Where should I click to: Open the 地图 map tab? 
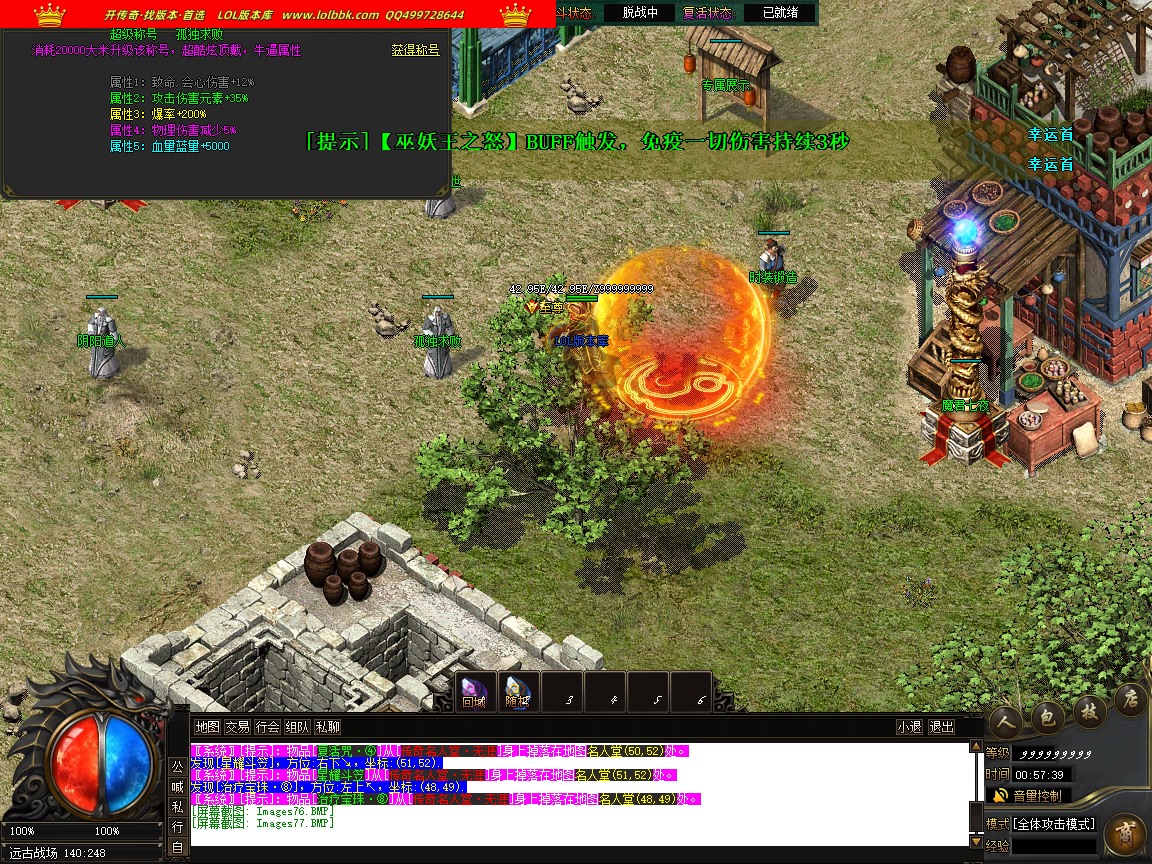[207, 727]
